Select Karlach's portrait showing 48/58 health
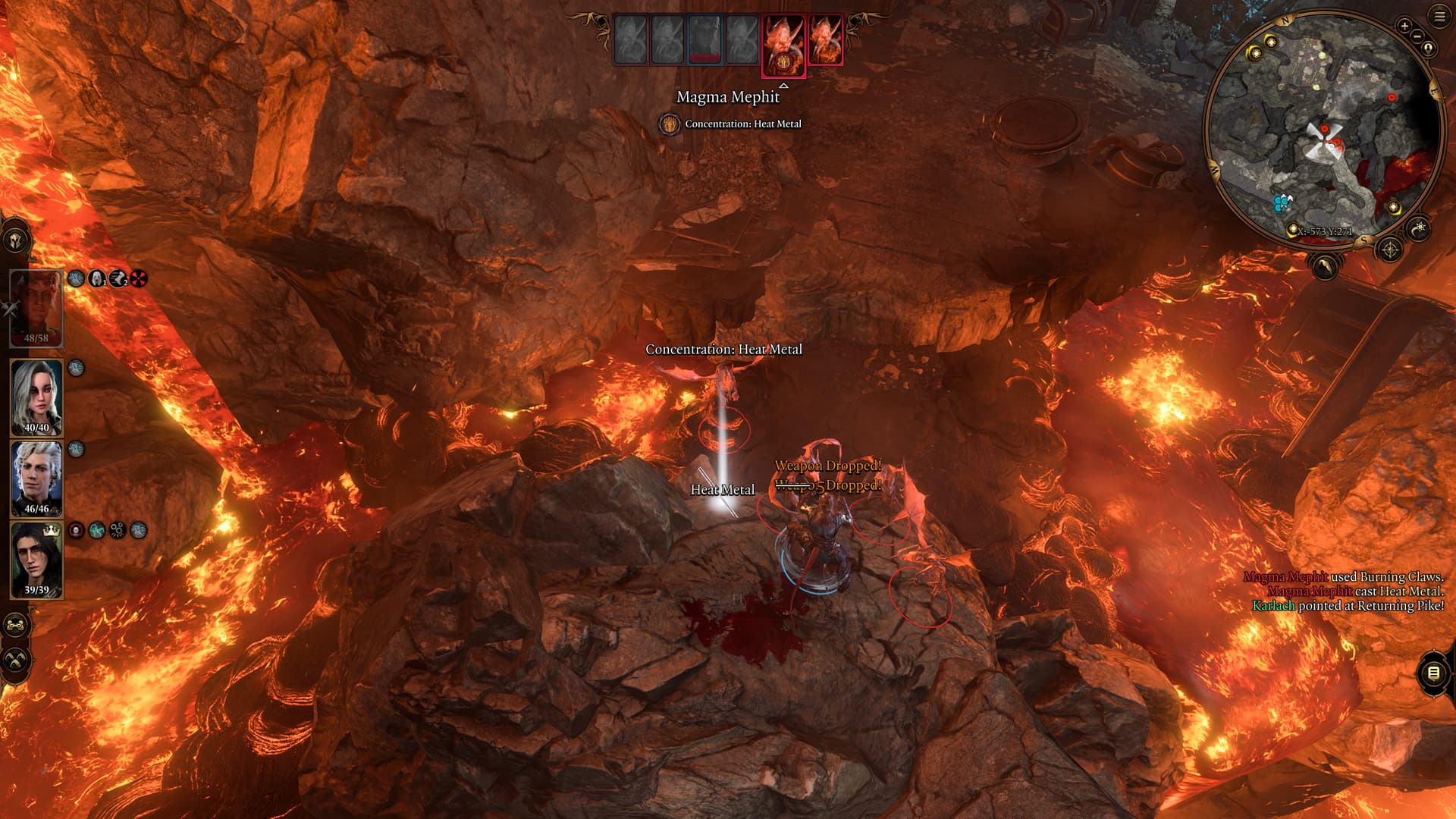The image size is (1456, 819). [36, 308]
